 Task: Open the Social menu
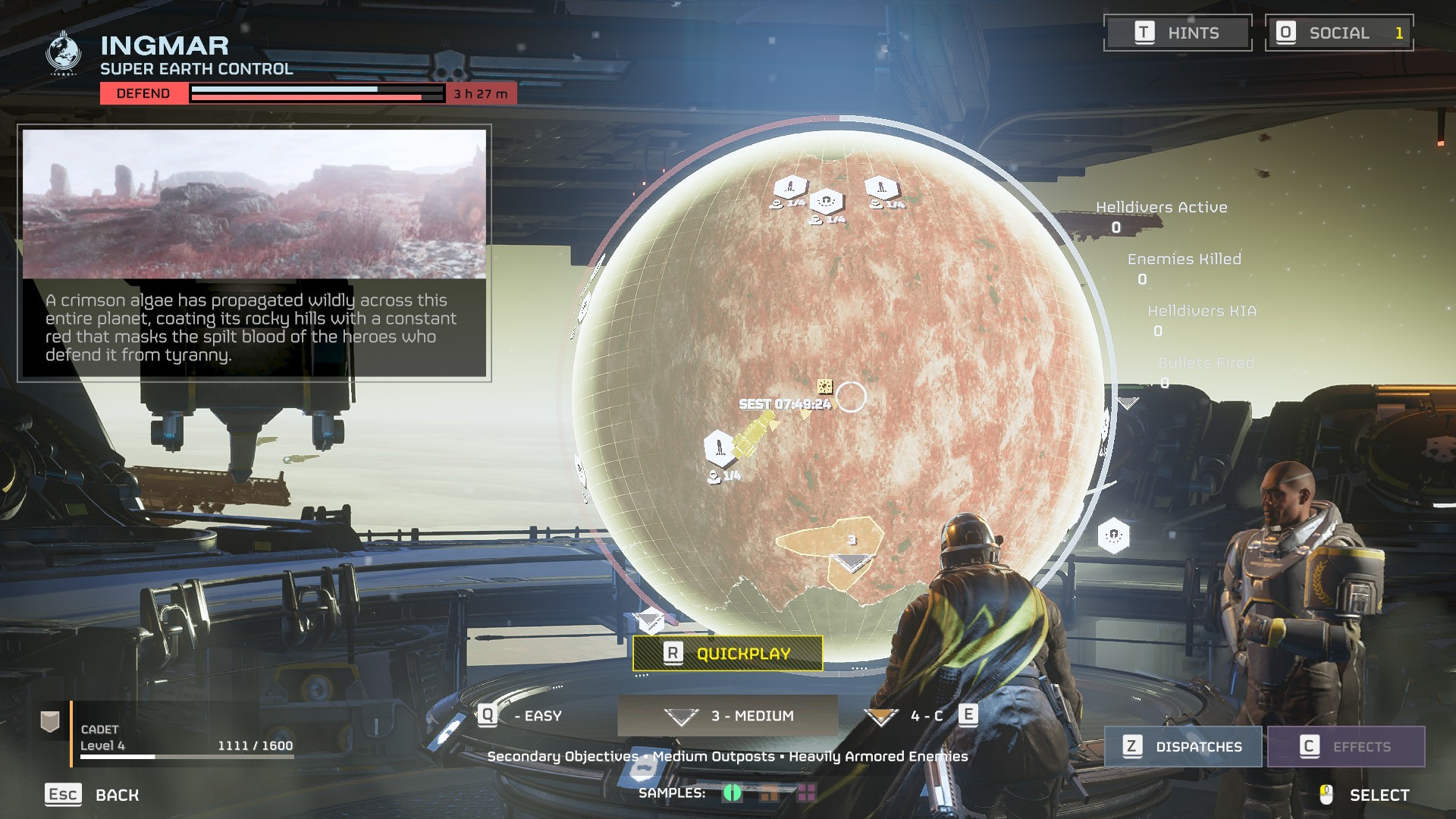[1338, 33]
